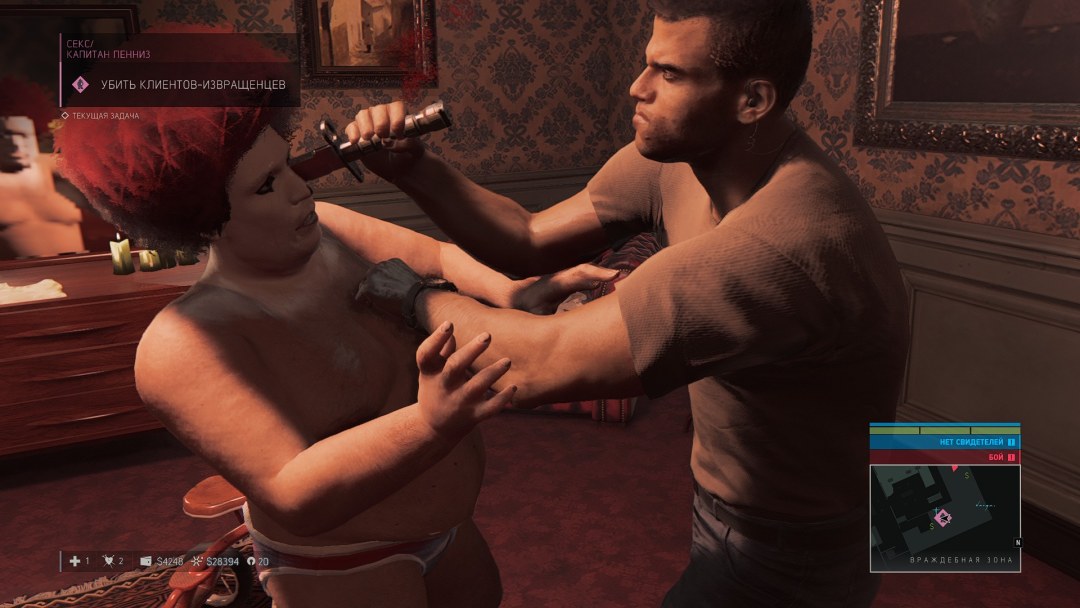Click the medkit cross icon
Viewport: 1080px width, 608px height.
[75, 561]
